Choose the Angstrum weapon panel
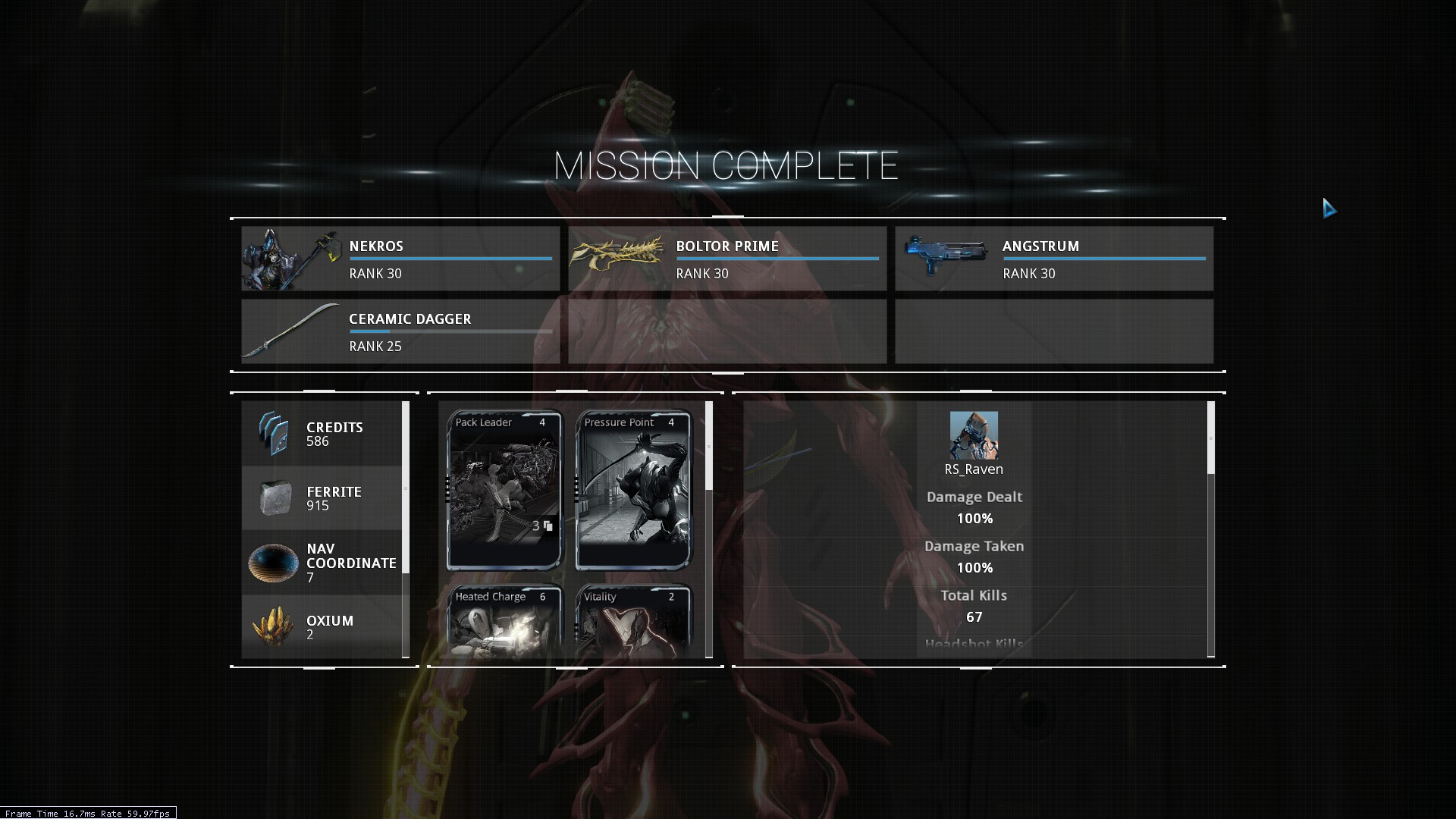 coord(1054,259)
